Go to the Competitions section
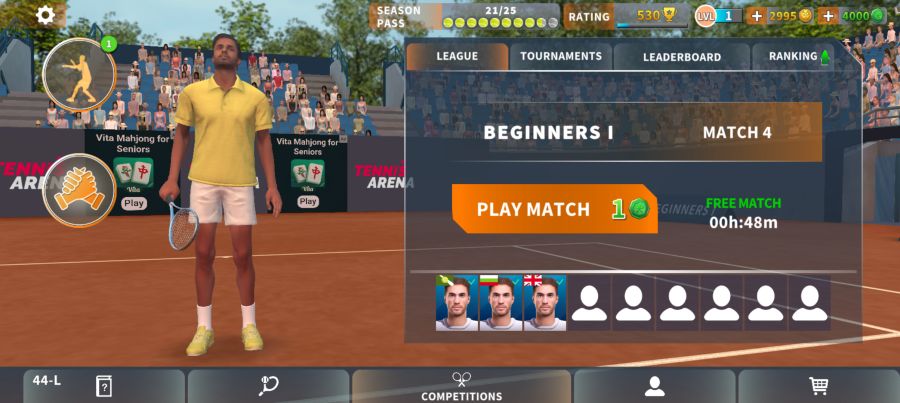This screenshot has width=900, height=403. pos(461,386)
